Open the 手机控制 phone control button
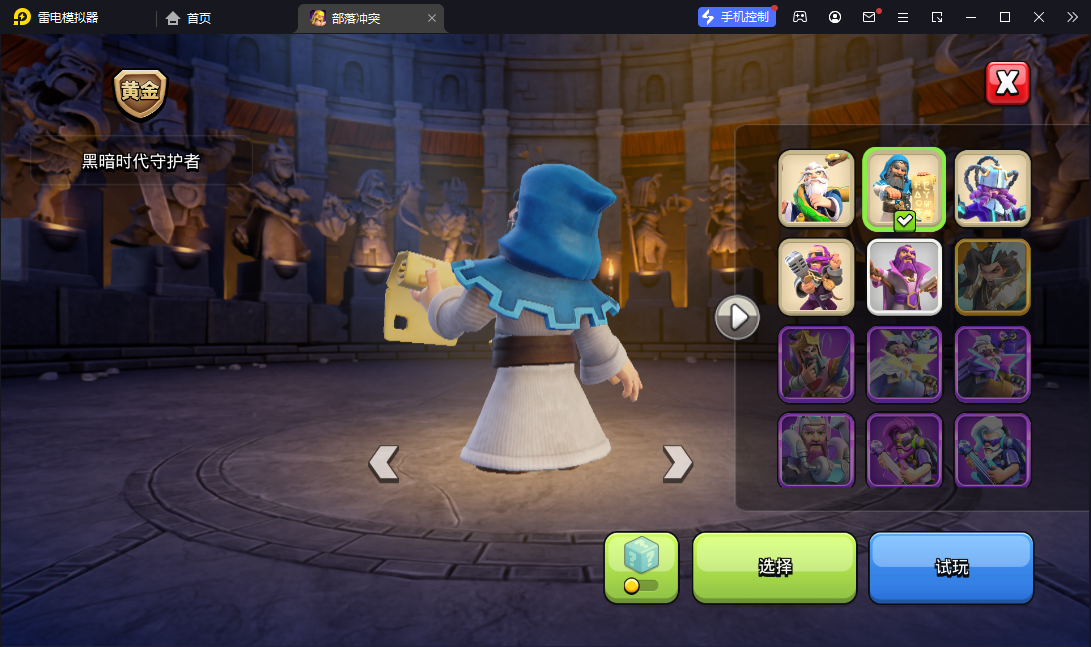Screen dimensions: 1091x647 737,17
